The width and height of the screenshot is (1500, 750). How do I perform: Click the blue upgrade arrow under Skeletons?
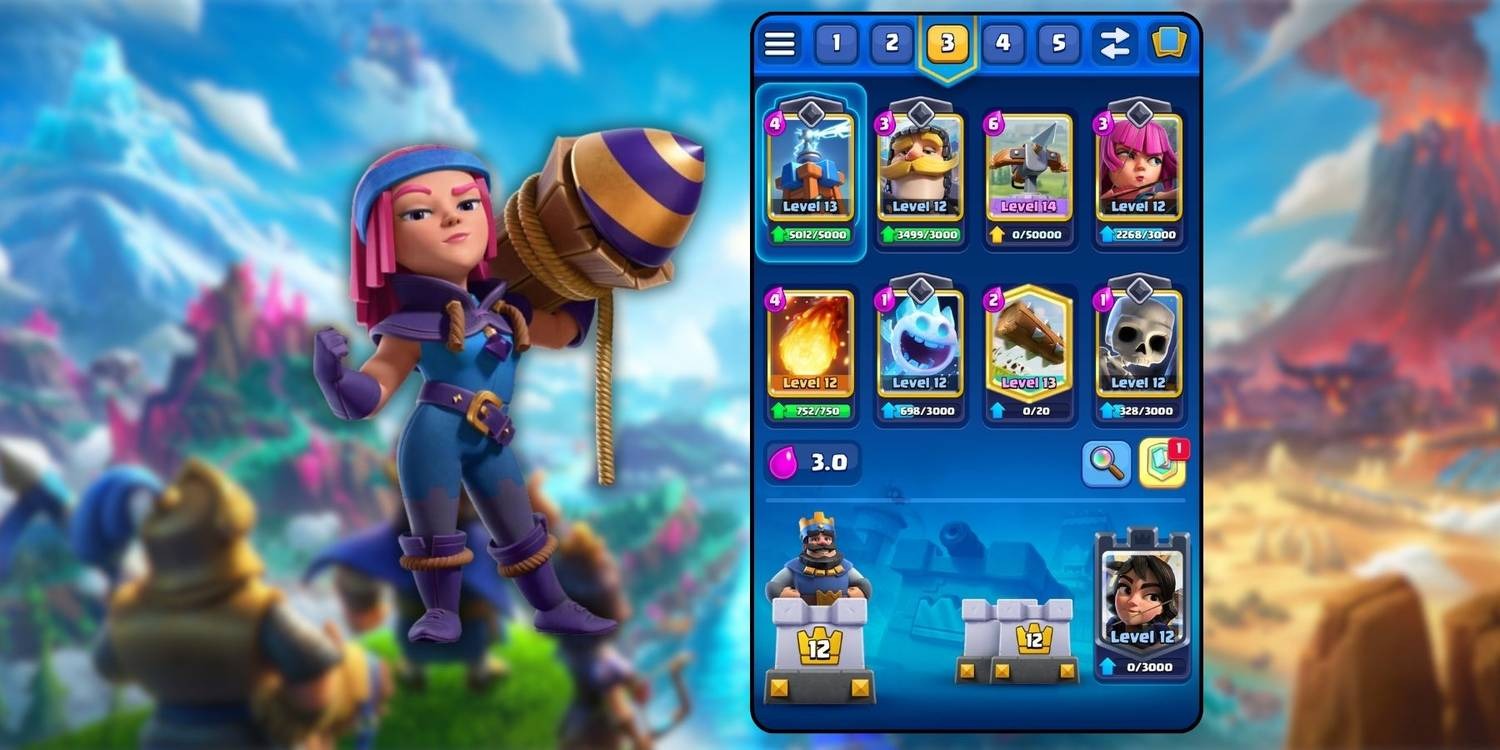pos(1105,409)
